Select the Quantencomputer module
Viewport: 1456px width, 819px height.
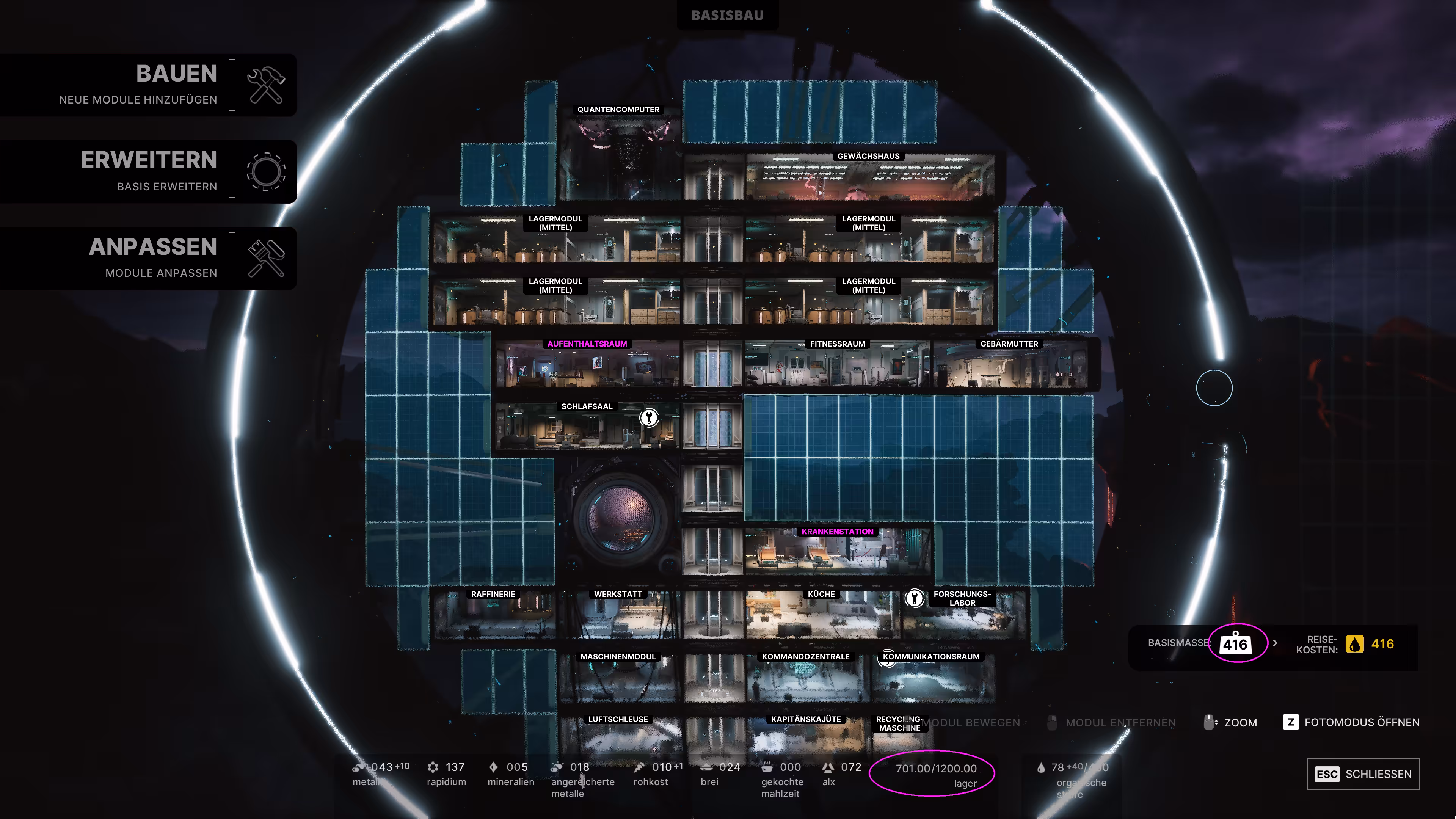click(x=619, y=155)
